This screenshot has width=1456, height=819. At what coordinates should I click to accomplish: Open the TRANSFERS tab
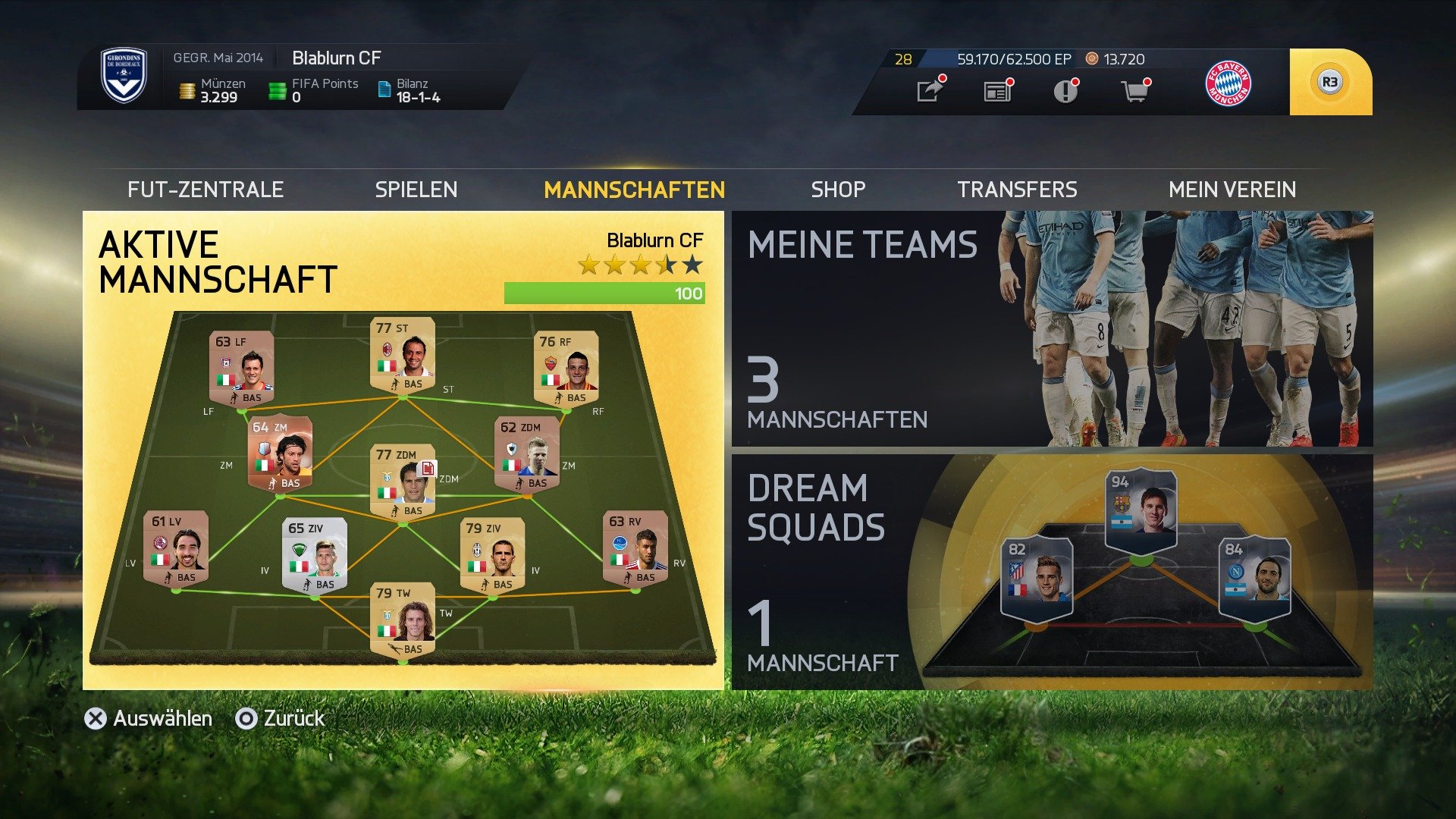[x=1018, y=189]
